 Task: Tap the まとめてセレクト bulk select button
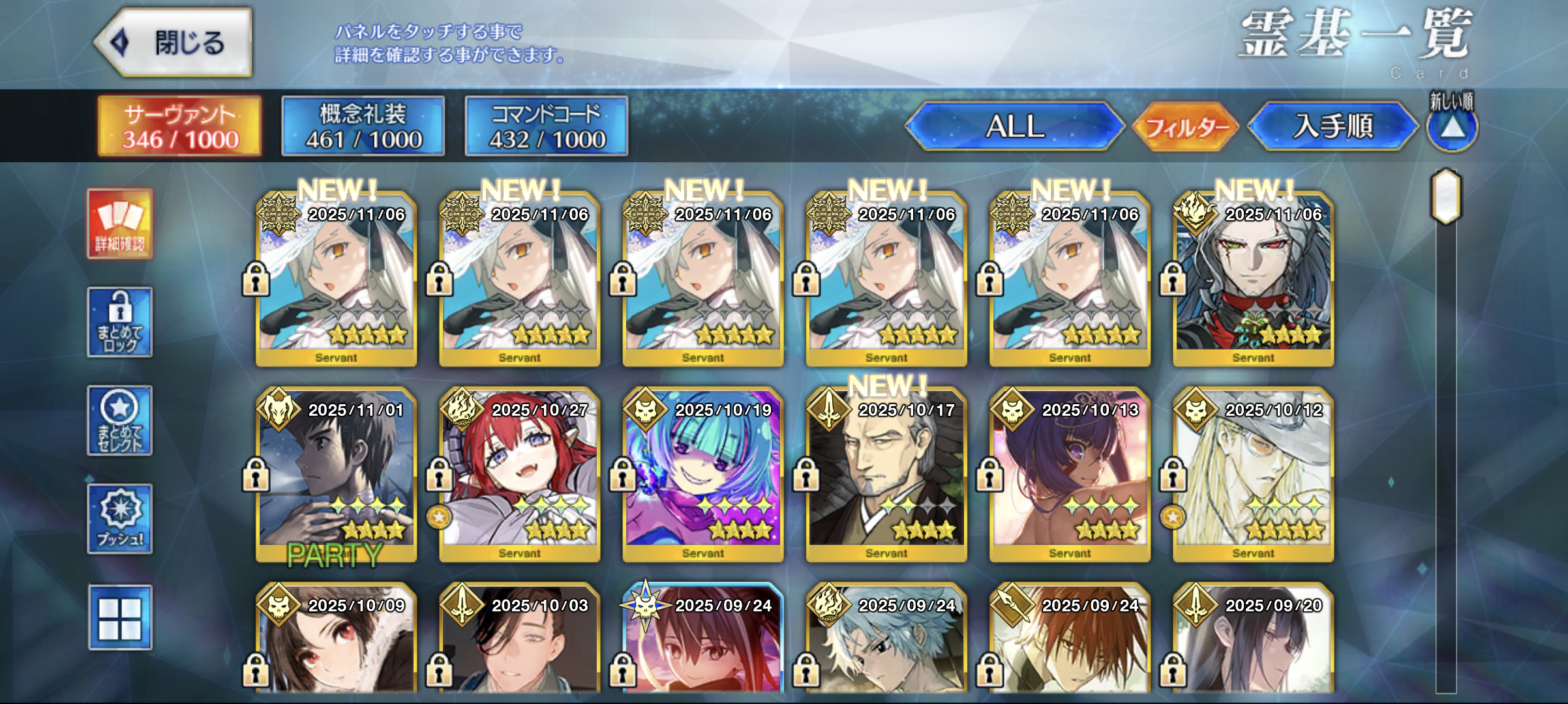(120, 420)
